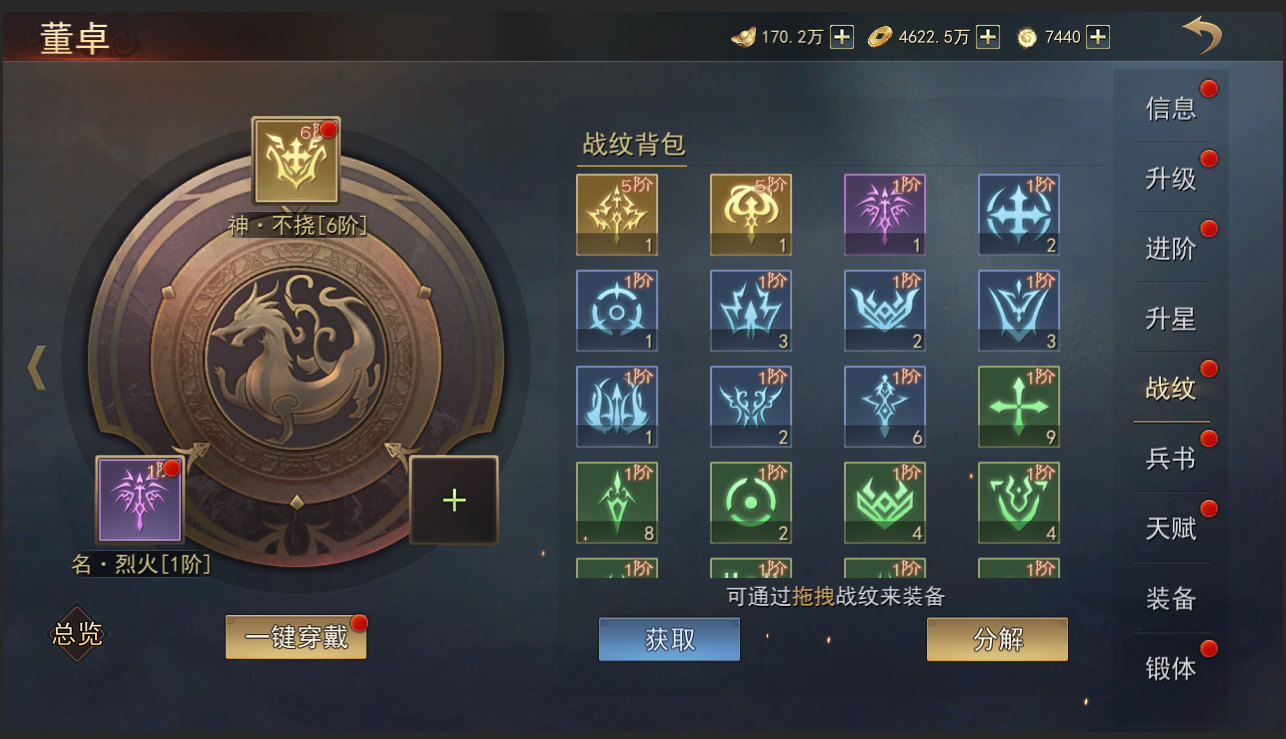1286x739 pixels.
Task: Open the 升级 tab
Action: [1171, 178]
